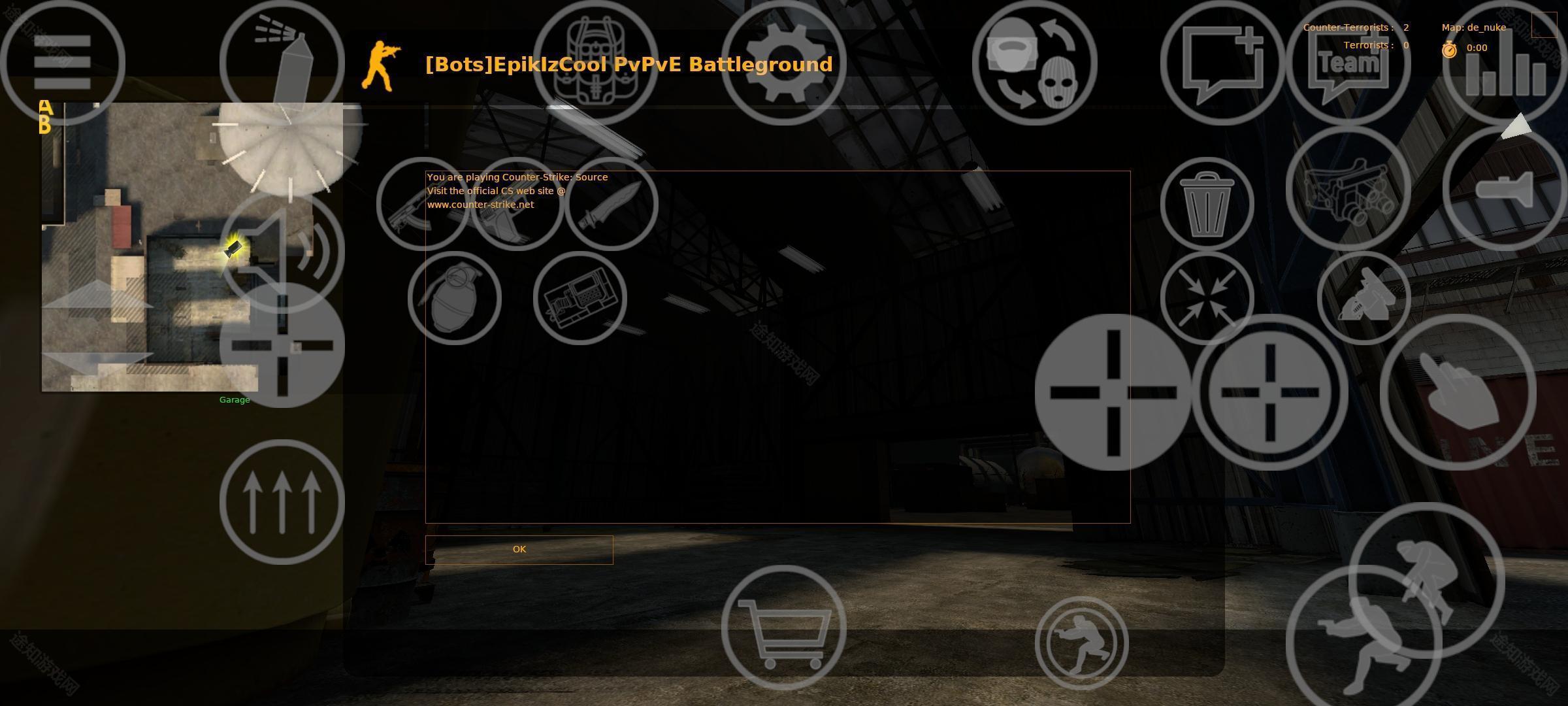The height and width of the screenshot is (706, 1568).
Task: Select the knife weapon slot
Action: (x=611, y=204)
